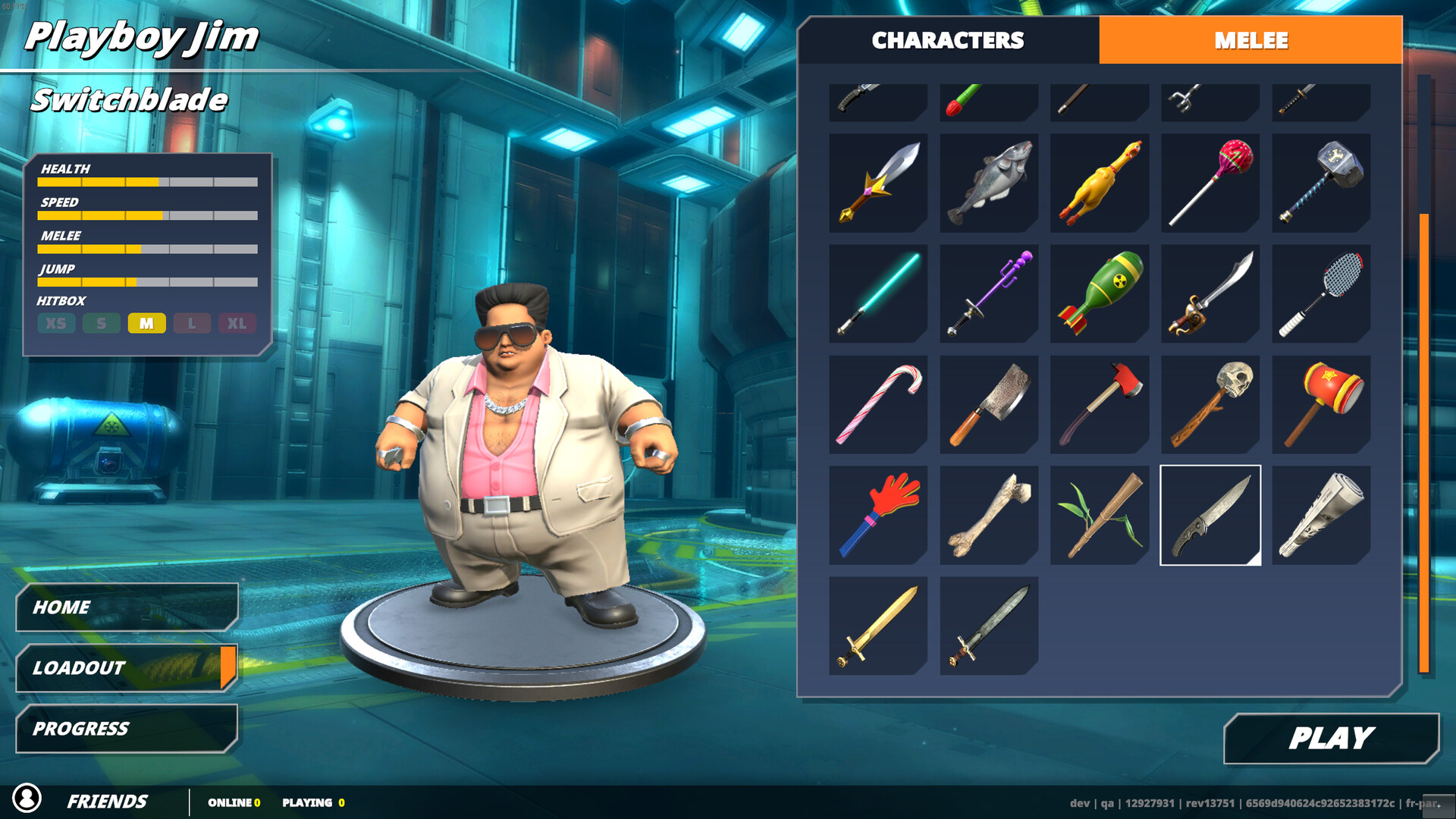
Task: Equip the lightsaber melee weapon
Action: click(x=877, y=293)
